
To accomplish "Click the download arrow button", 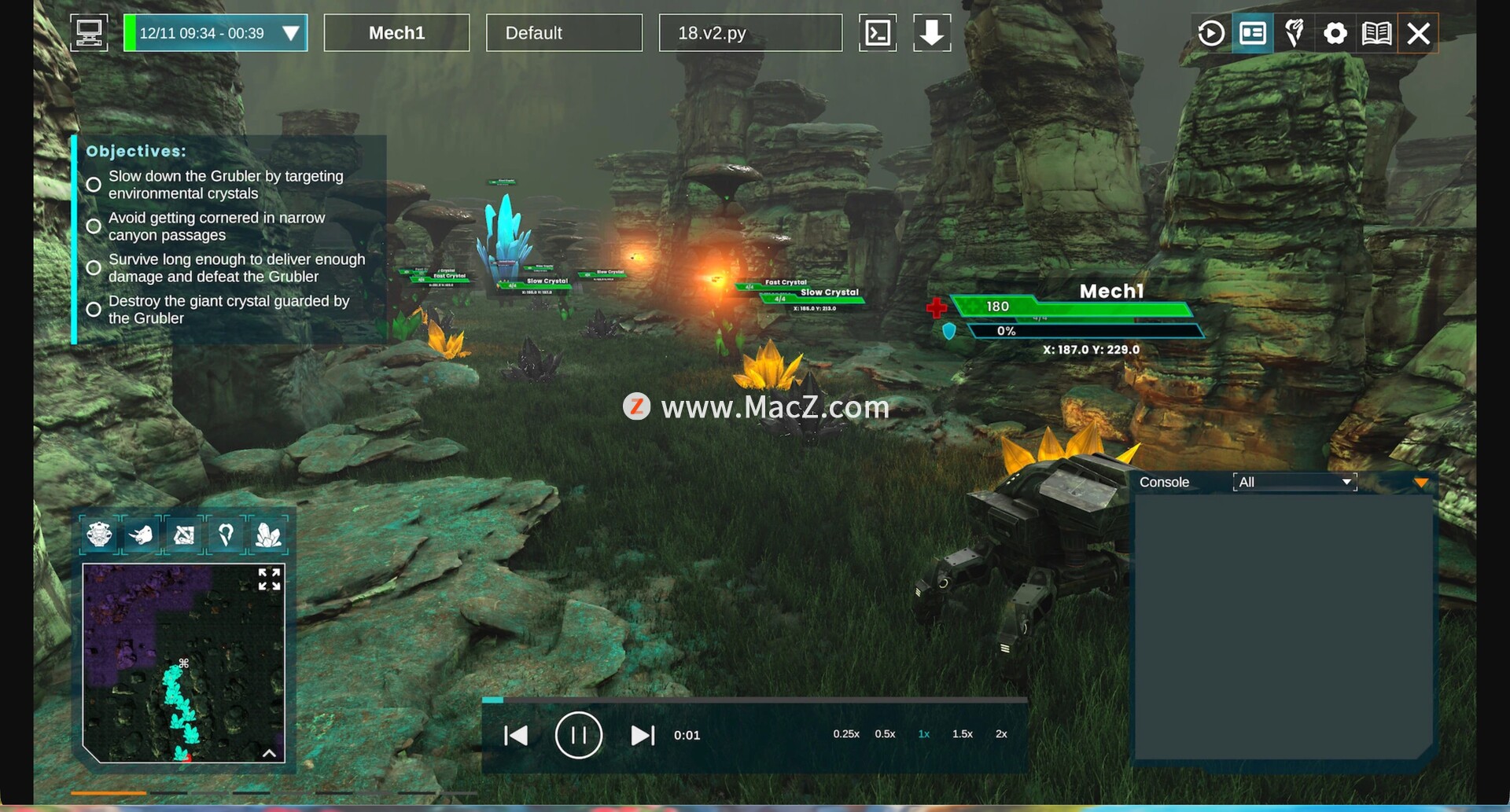I will [x=932, y=33].
